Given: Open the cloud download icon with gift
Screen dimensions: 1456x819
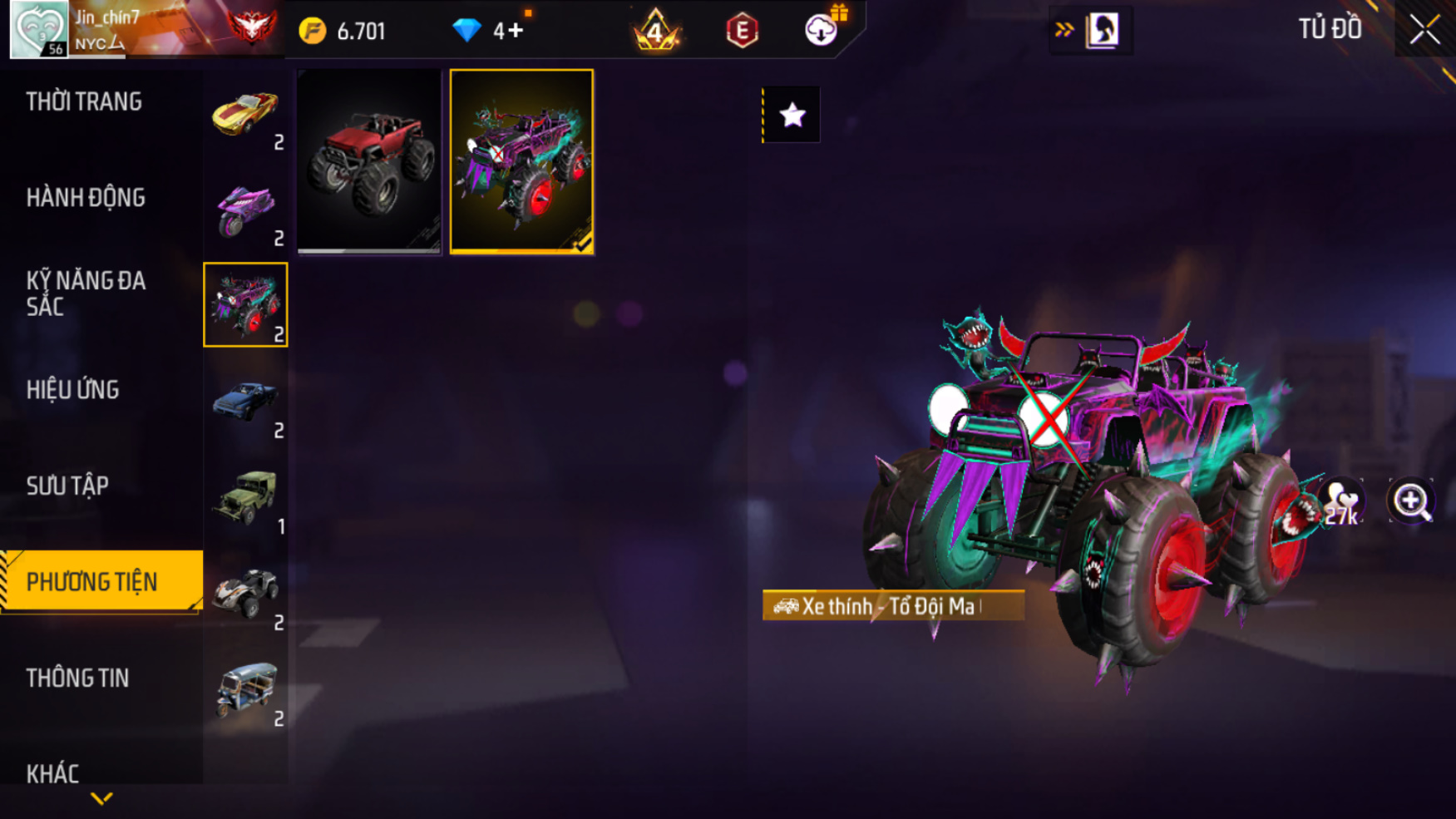Looking at the screenshot, I should pyautogui.click(x=822, y=30).
